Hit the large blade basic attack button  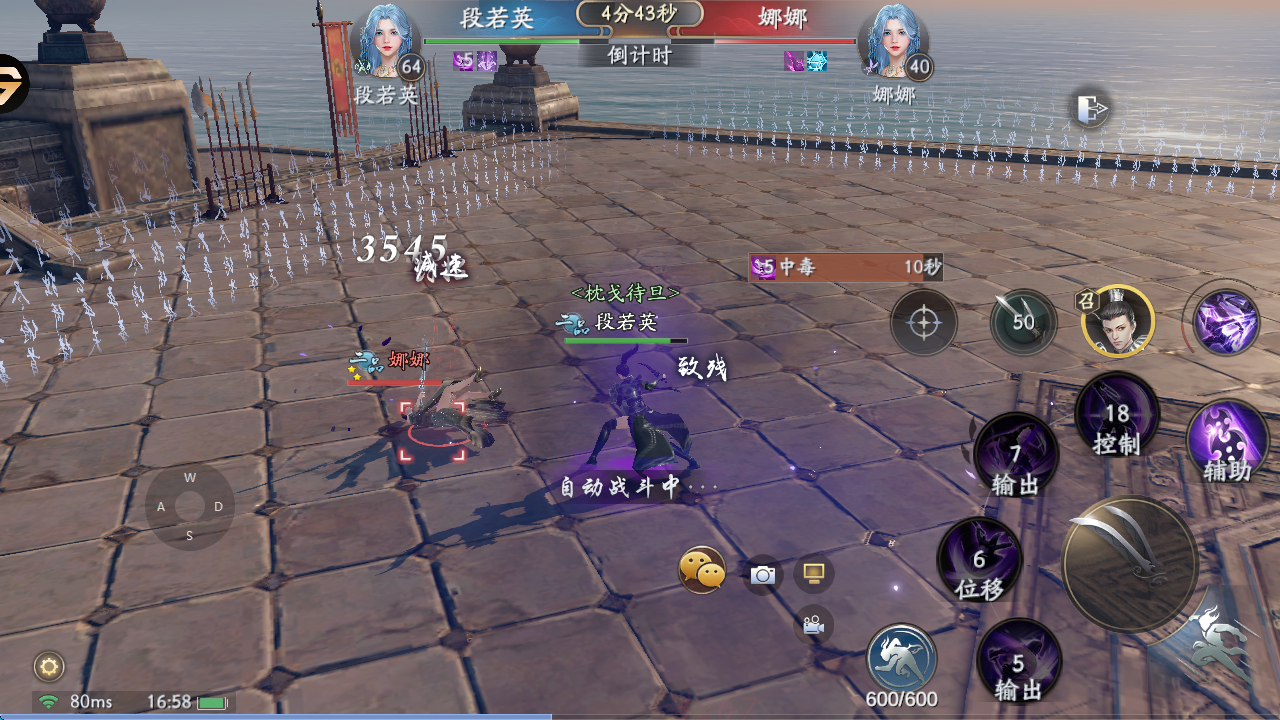tap(1130, 565)
